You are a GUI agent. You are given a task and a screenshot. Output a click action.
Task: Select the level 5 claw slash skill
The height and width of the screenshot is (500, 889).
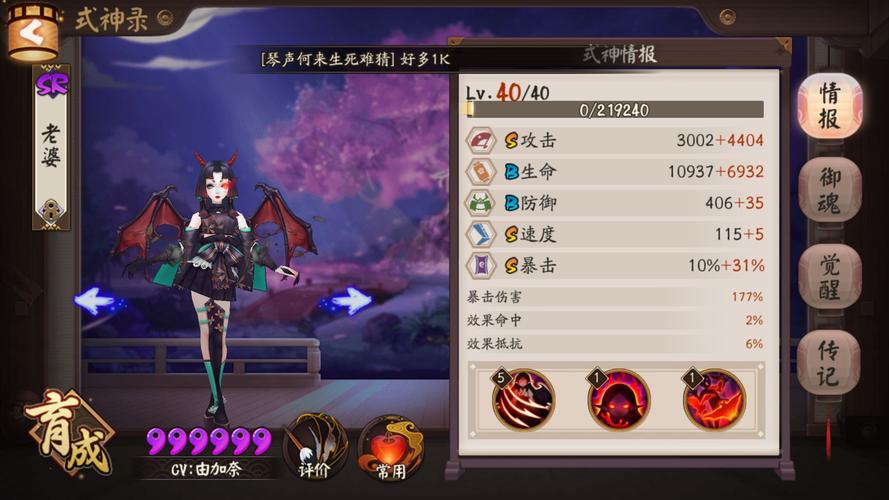coord(523,399)
